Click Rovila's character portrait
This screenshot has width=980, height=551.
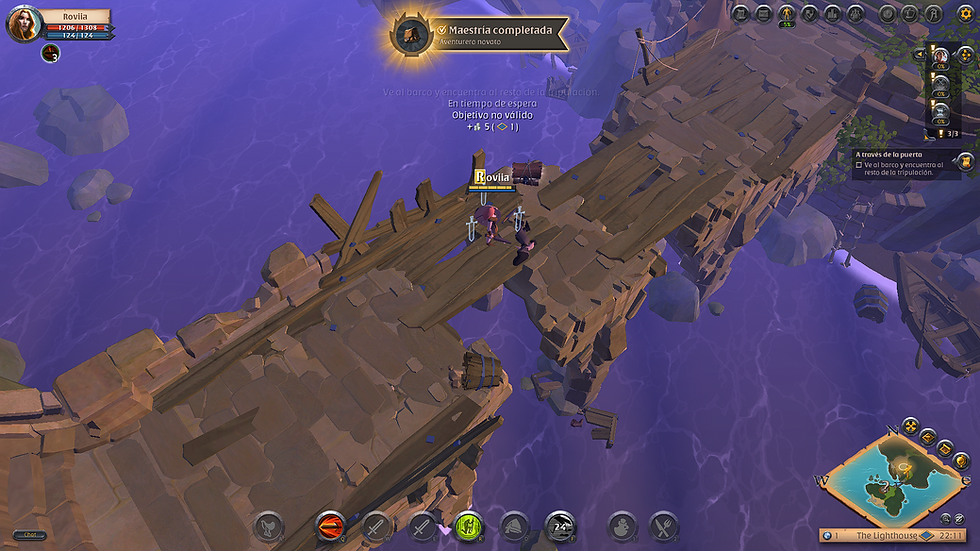[x=23, y=24]
